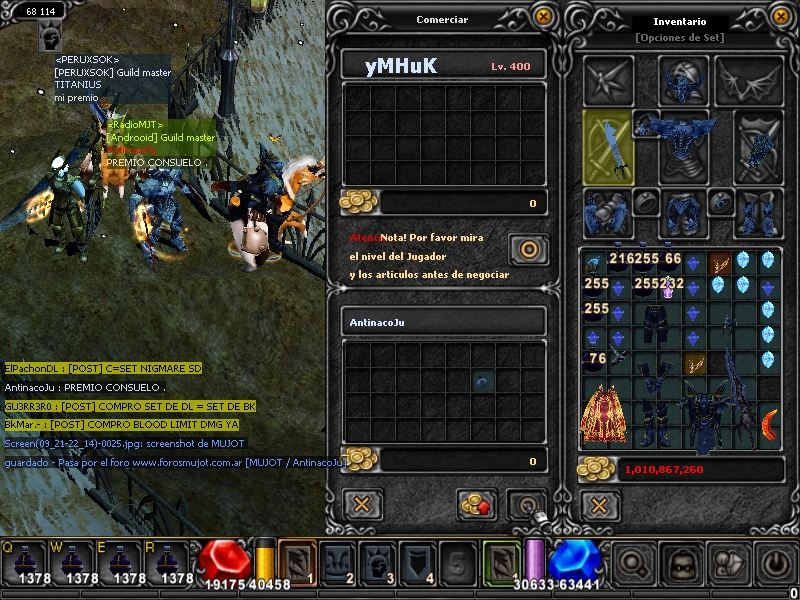800x600 pixels.
Task: Close the Comerciar trade window
Action: [543, 17]
